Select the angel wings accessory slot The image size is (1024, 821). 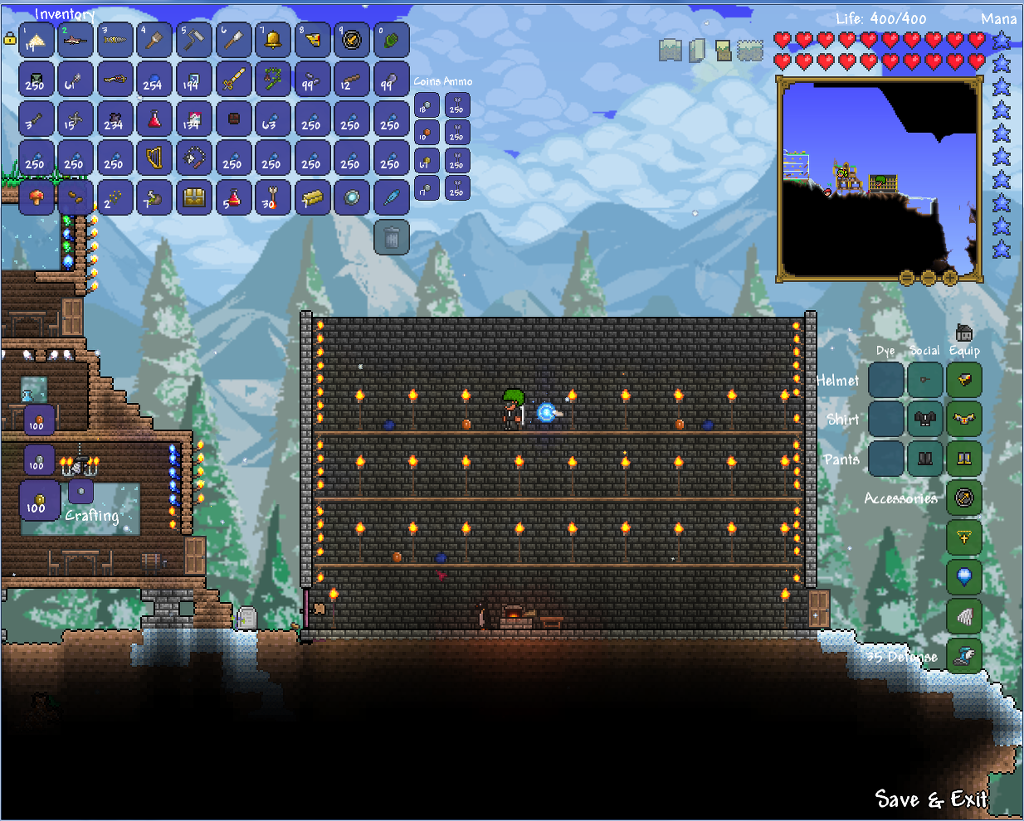pos(964,617)
